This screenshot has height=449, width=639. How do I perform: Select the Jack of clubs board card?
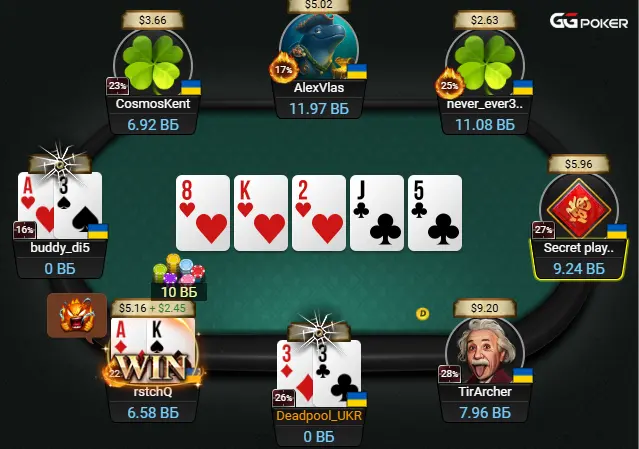click(x=376, y=213)
